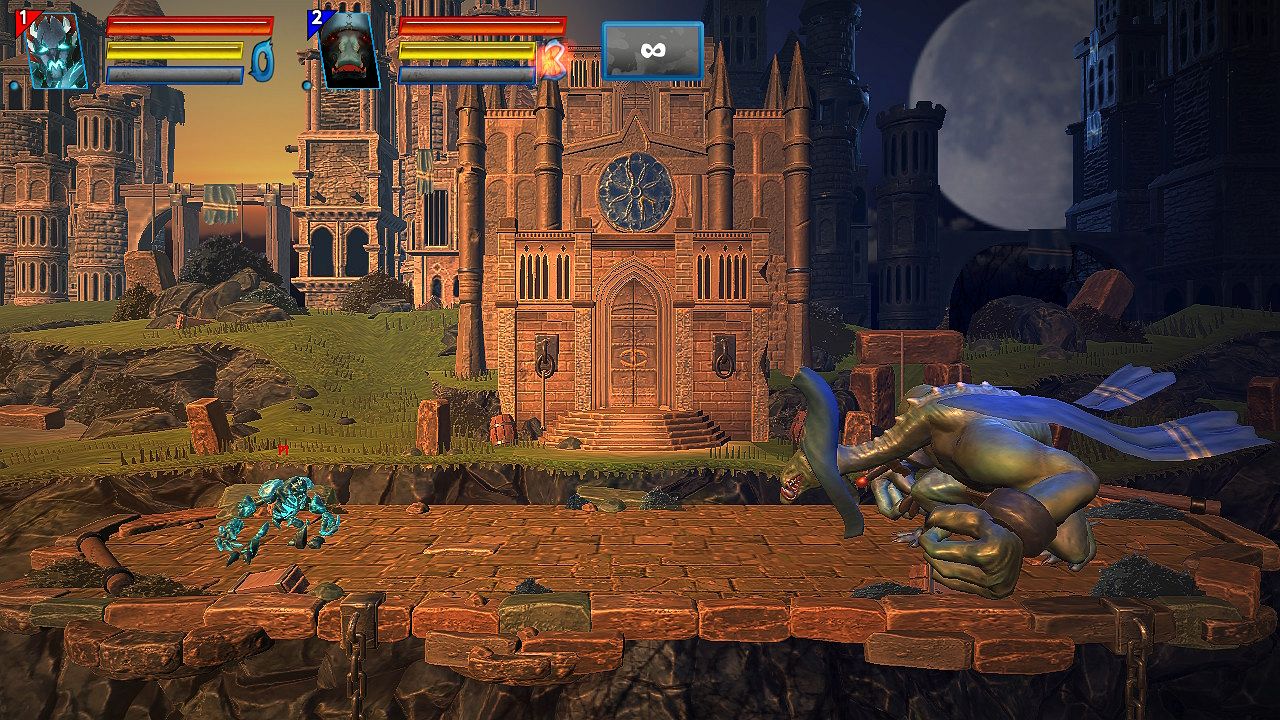Select Player 1's character portrait
This screenshot has width=1280, height=720.
[55, 50]
